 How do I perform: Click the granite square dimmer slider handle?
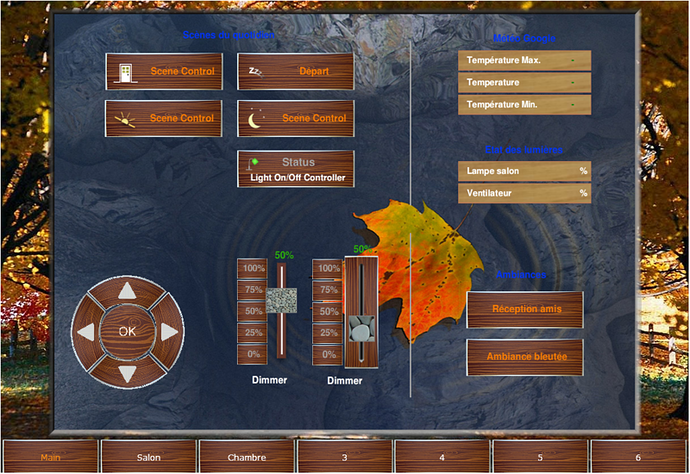coord(282,299)
